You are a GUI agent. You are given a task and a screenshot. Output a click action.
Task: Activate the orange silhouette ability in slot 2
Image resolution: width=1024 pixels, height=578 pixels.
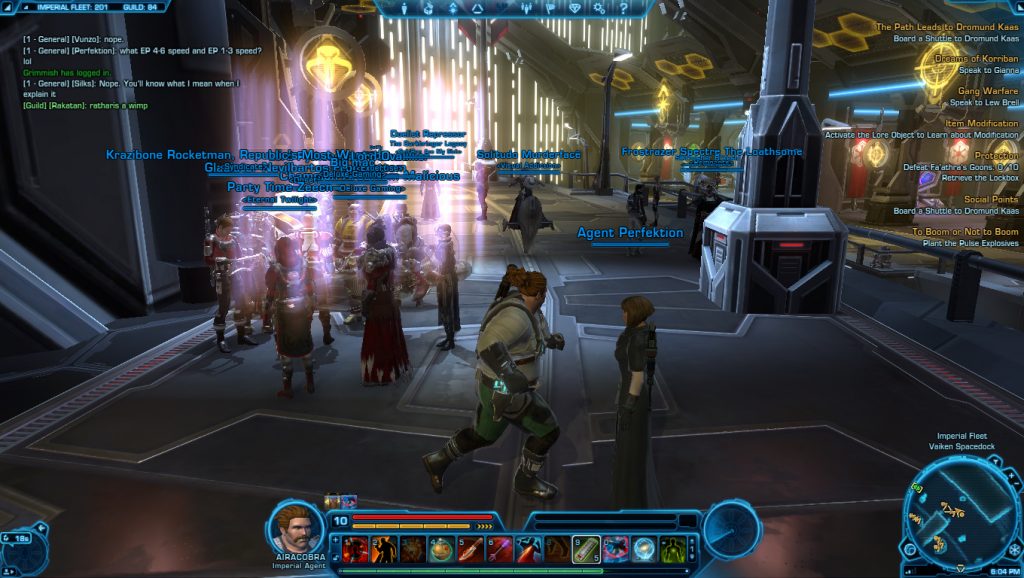[x=385, y=549]
